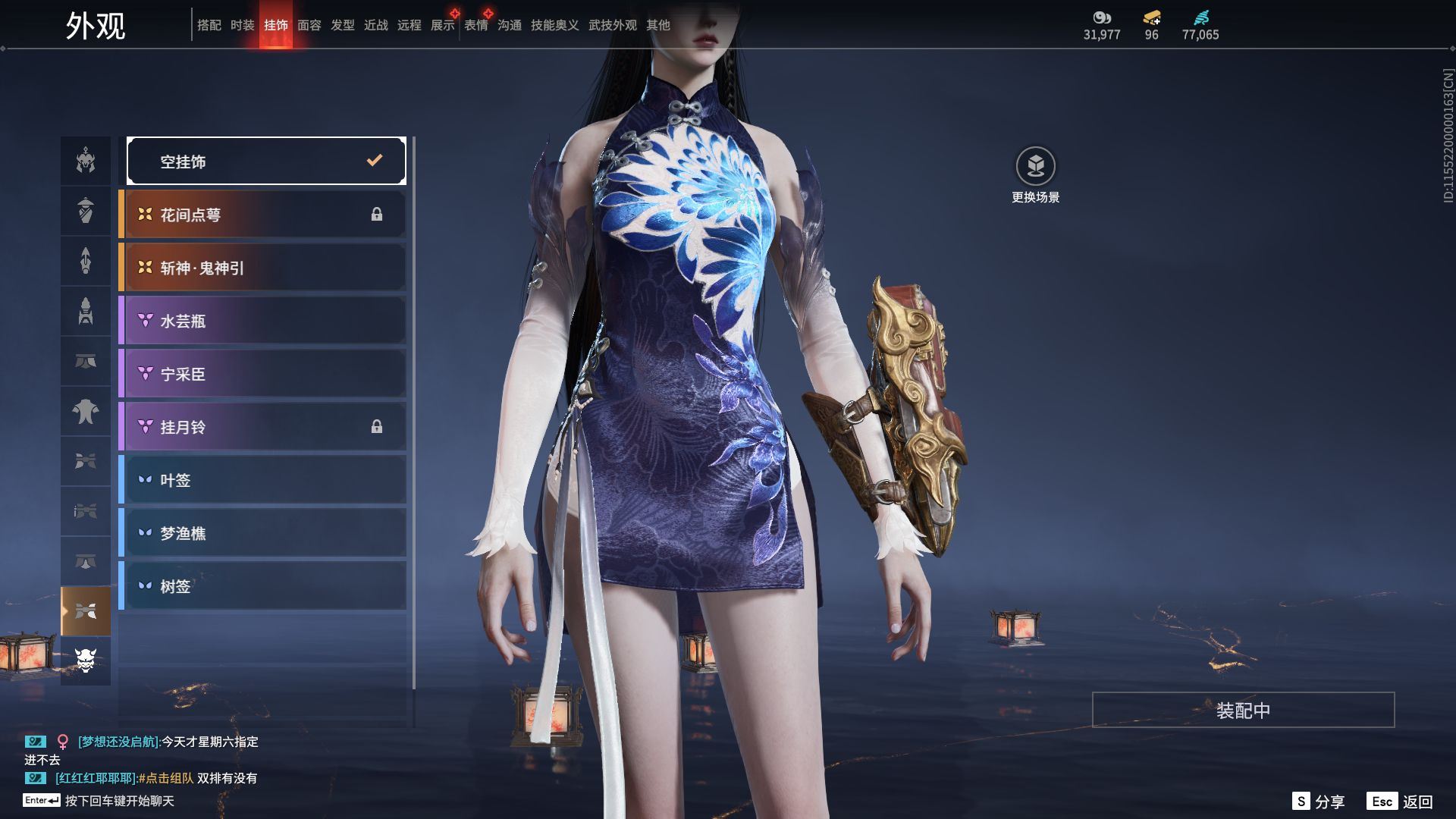Select the 斩神·鬼神引 accessory
Image resolution: width=1456 pixels, height=819 pixels.
pyautogui.click(x=262, y=268)
